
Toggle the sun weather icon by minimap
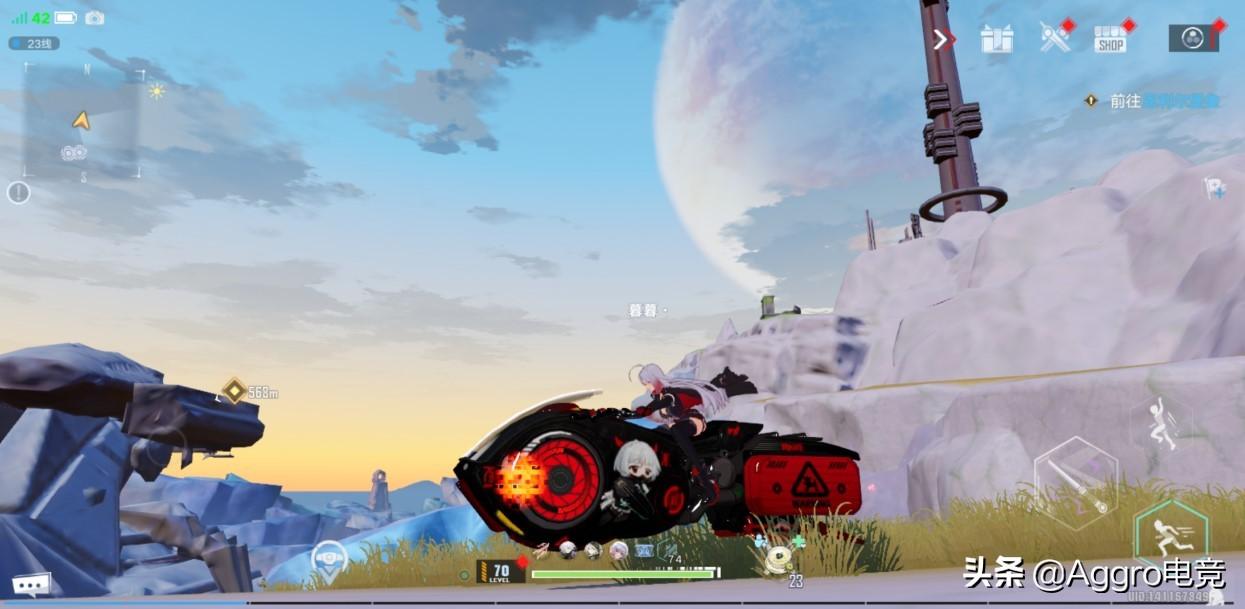(x=156, y=91)
